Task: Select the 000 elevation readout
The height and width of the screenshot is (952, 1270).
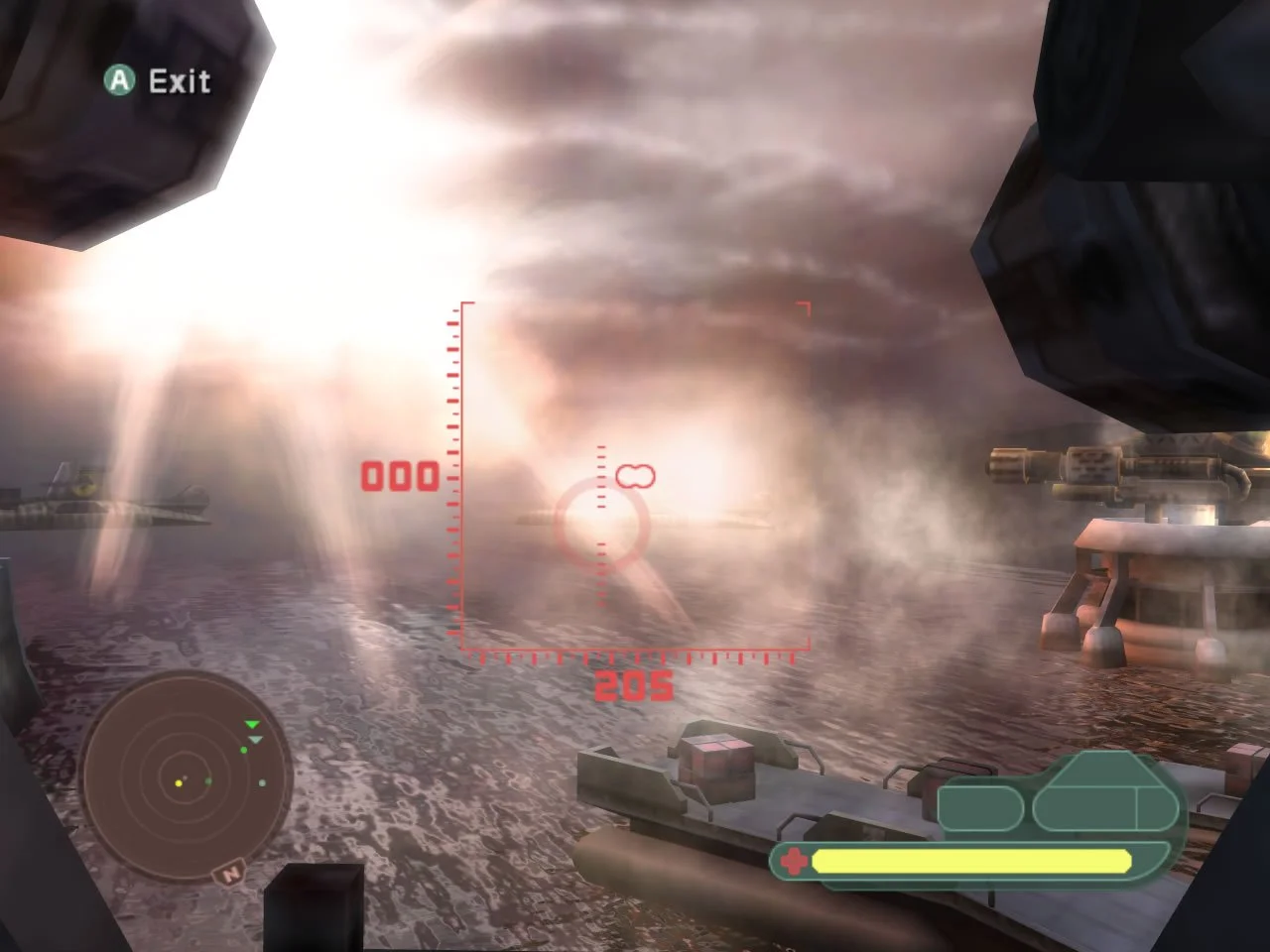Action: (x=399, y=475)
